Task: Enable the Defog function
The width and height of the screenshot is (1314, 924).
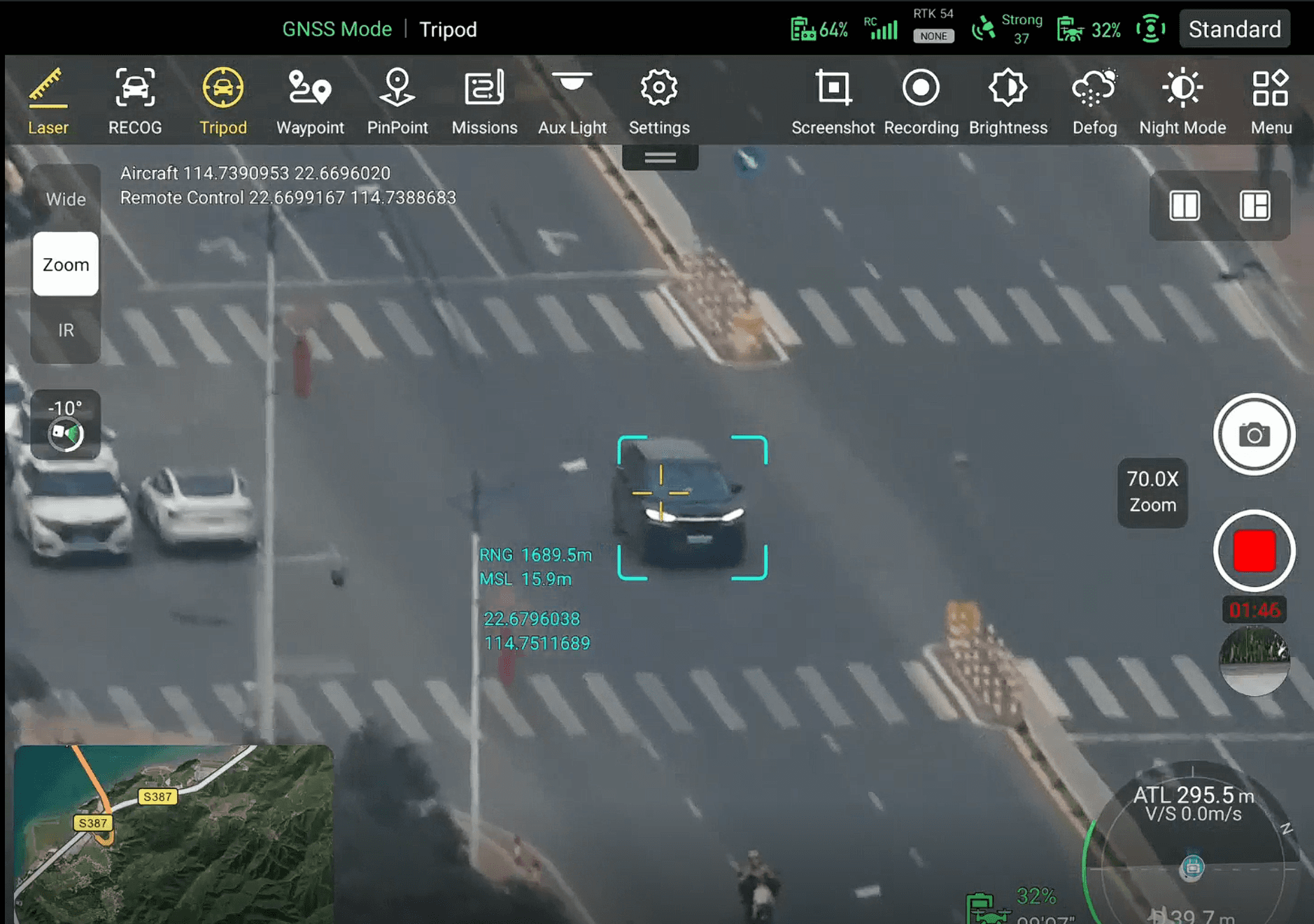Action: 1094,100
